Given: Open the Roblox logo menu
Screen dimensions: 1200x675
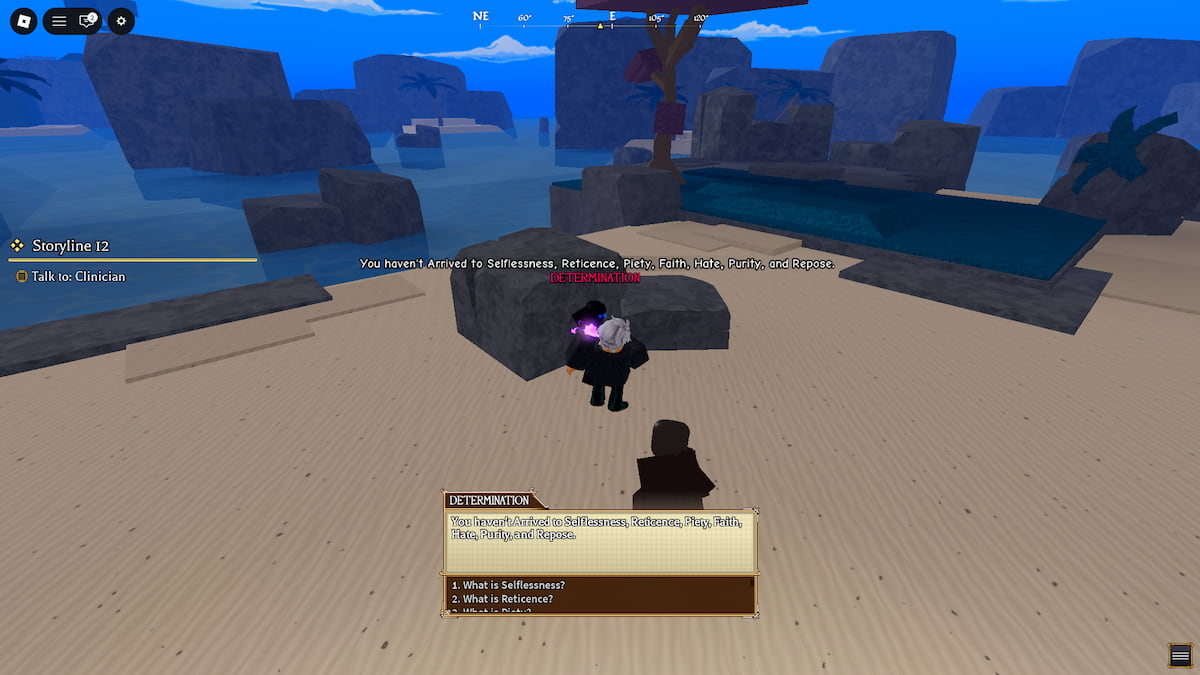Looking at the screenshot, I should tap(23, 20).
